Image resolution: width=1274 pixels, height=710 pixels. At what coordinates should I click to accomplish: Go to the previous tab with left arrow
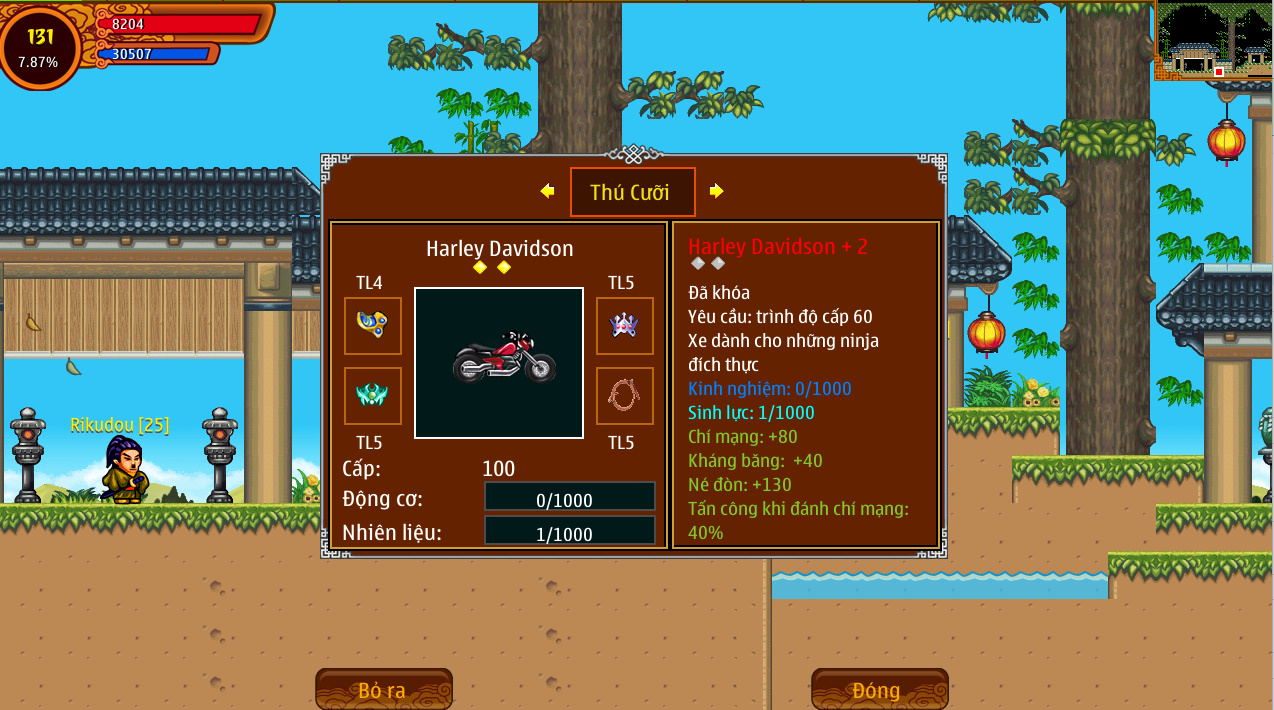click(547, 191)
